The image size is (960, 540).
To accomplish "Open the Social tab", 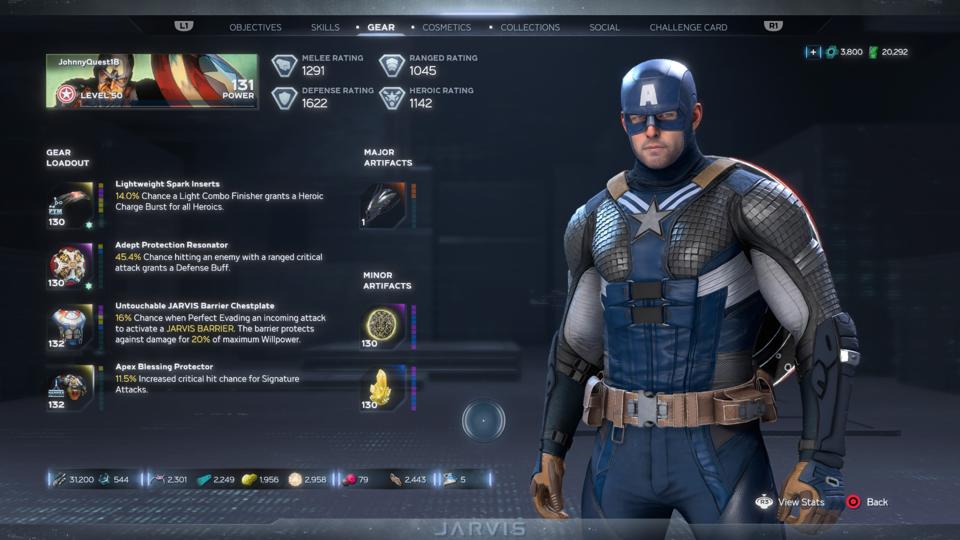I will (604, 27).
